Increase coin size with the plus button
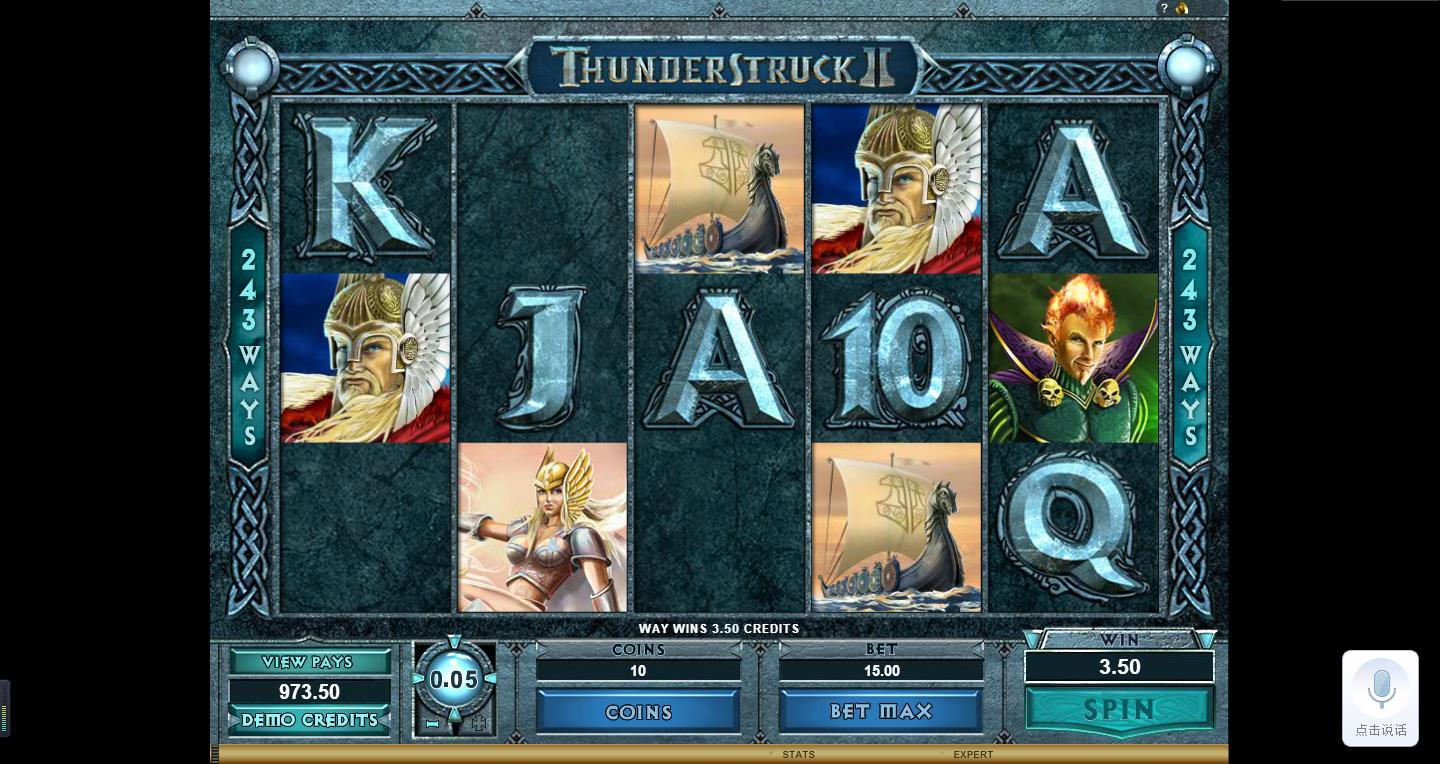The height and width of the screenshot is (764, 1440). pos(478,723)
